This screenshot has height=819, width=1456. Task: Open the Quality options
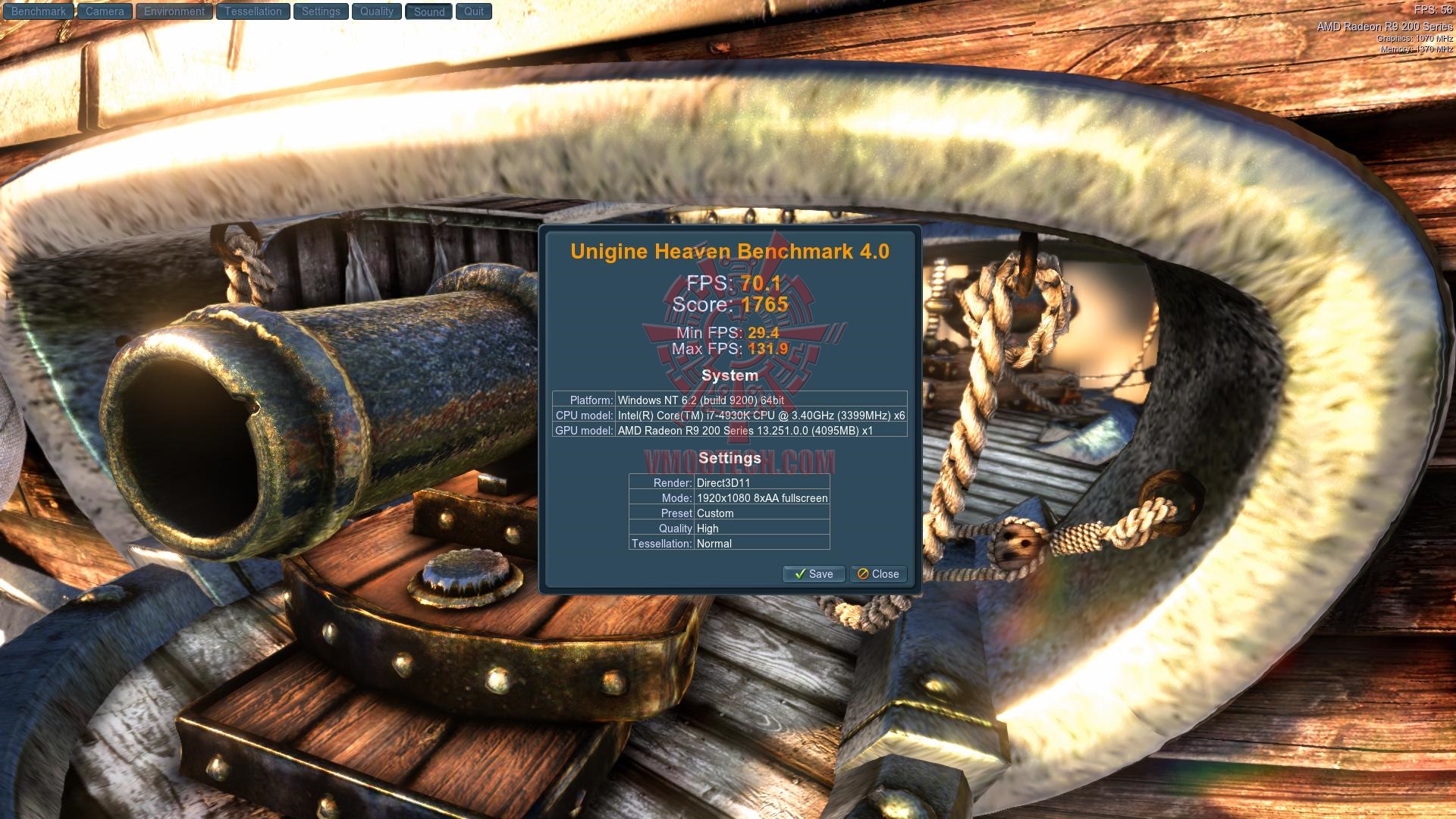coord(376,11)
